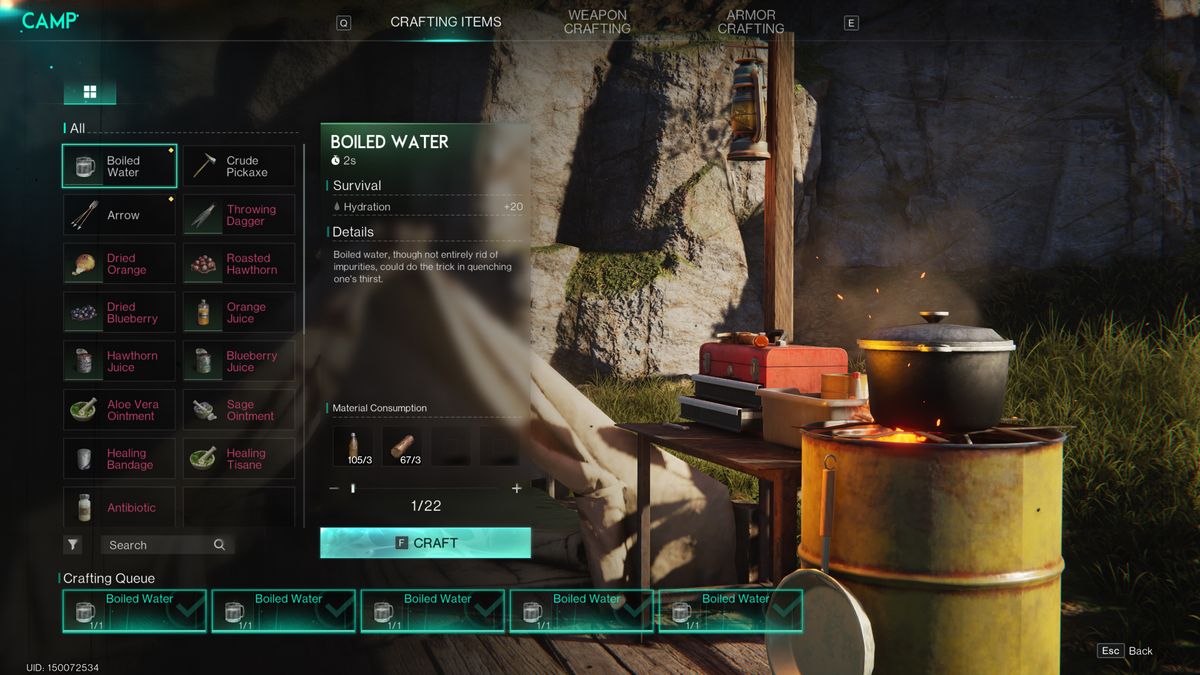Increase craft quantity with the plus button
The width and height of the screenshot is (1200, 675).
click(516, 488)
